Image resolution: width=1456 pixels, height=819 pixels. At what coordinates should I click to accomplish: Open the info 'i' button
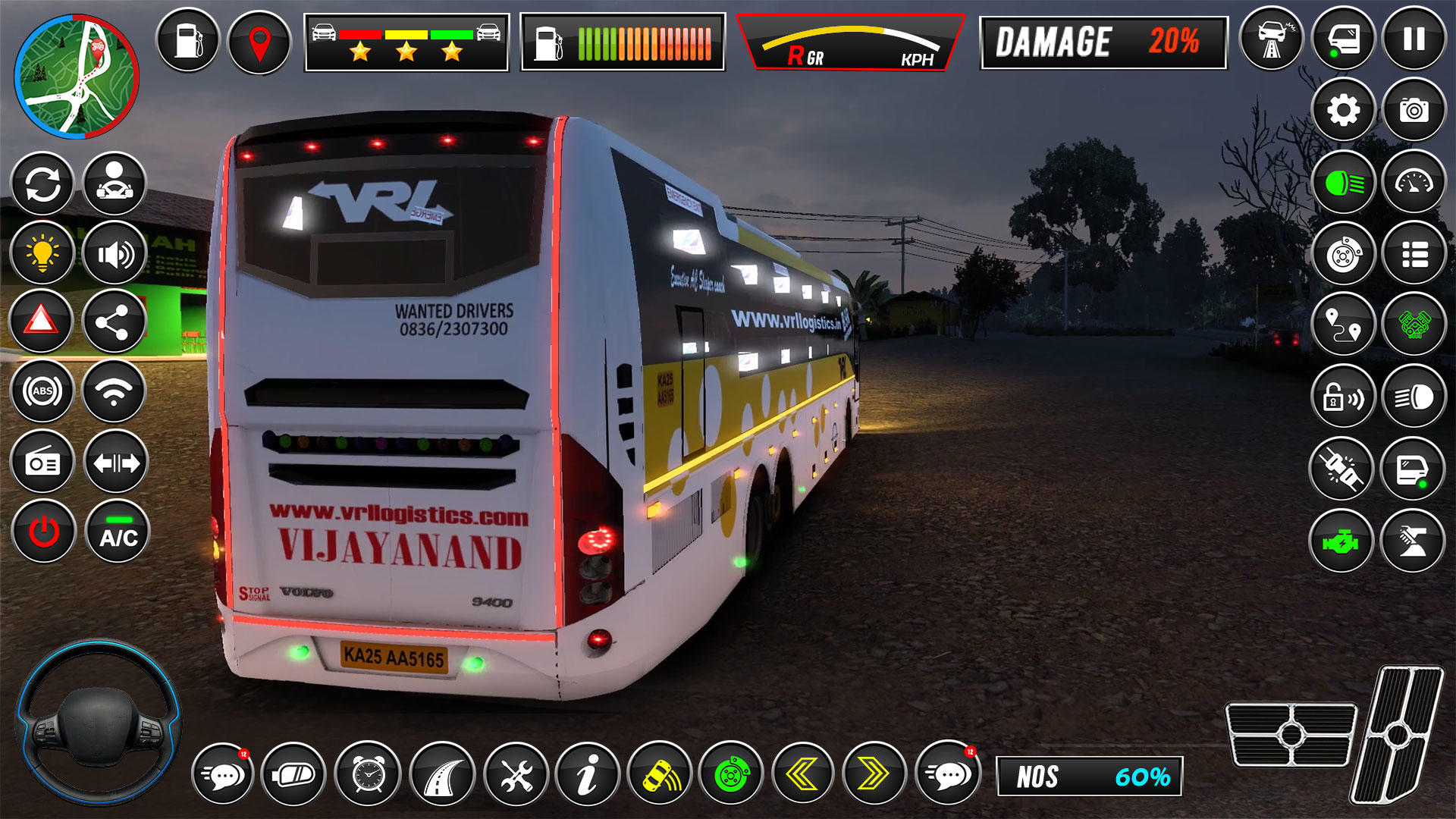pos(587,774)
